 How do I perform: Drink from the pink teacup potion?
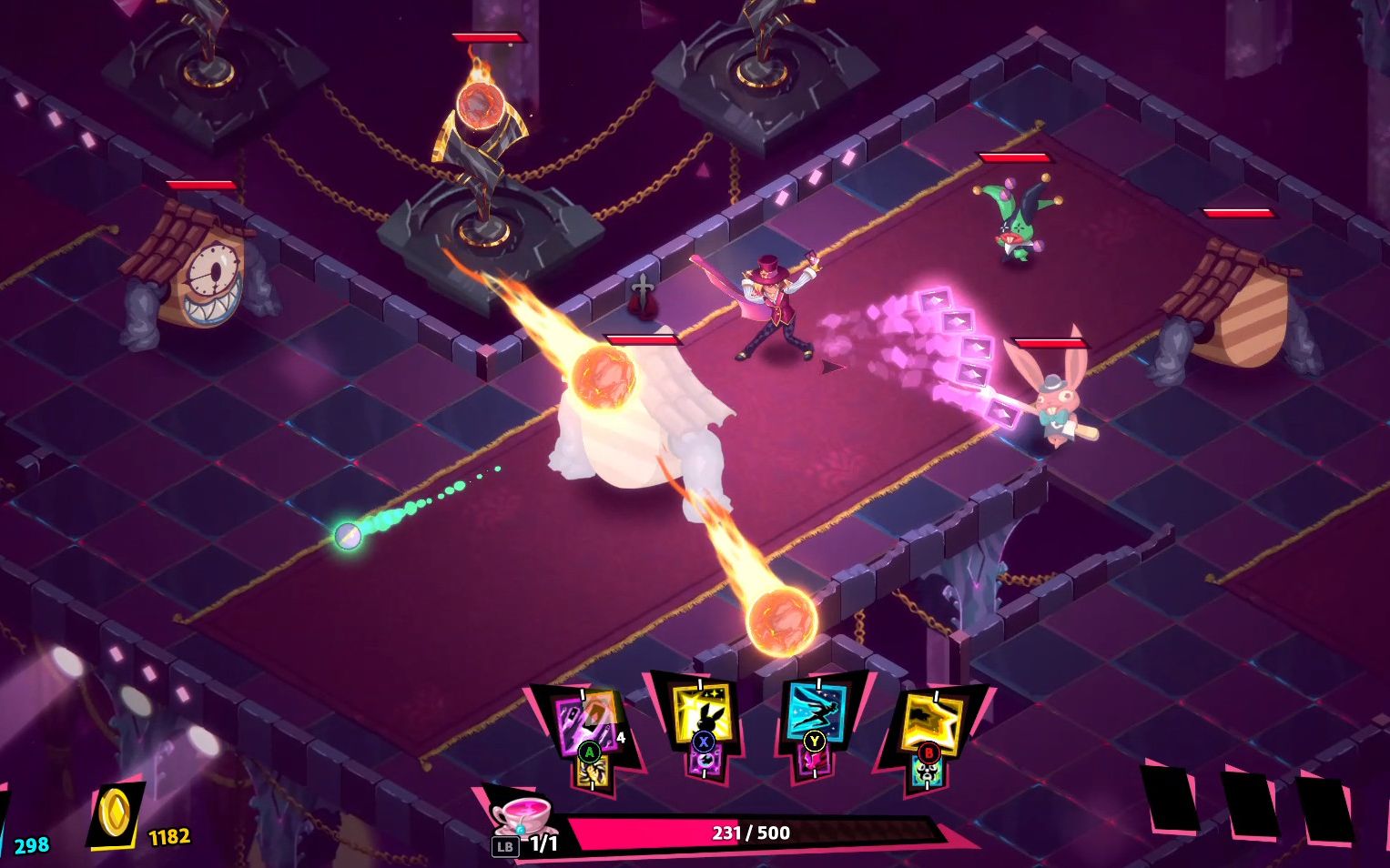(522, 813)
